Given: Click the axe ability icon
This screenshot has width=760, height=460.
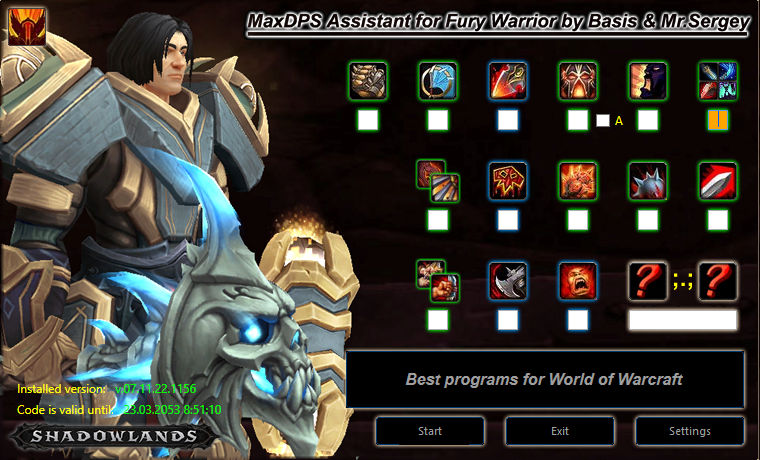Looking at the screenshot, I should (x=508, y=281).
